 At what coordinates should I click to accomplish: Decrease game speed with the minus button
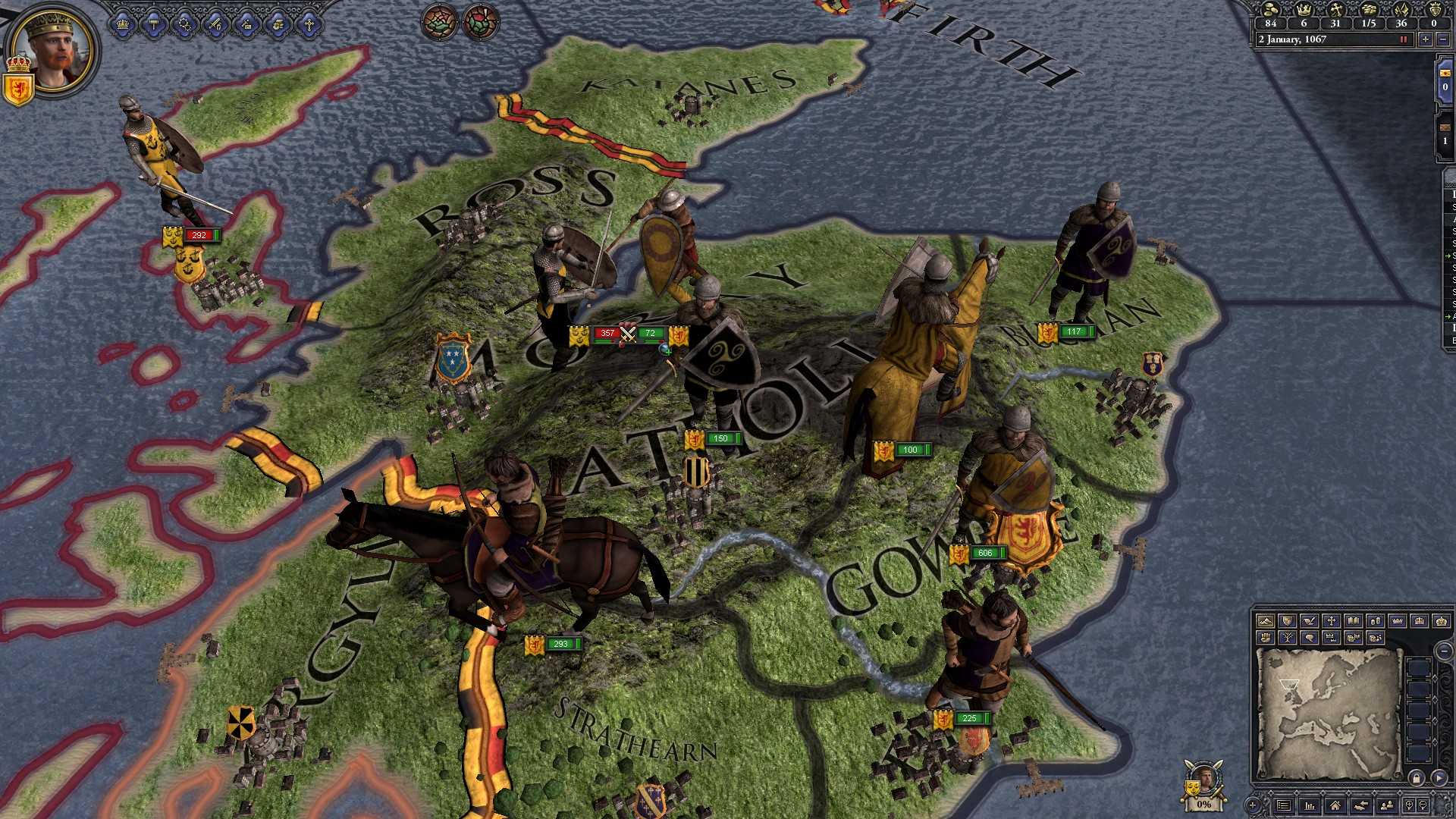coord(1443,39)
